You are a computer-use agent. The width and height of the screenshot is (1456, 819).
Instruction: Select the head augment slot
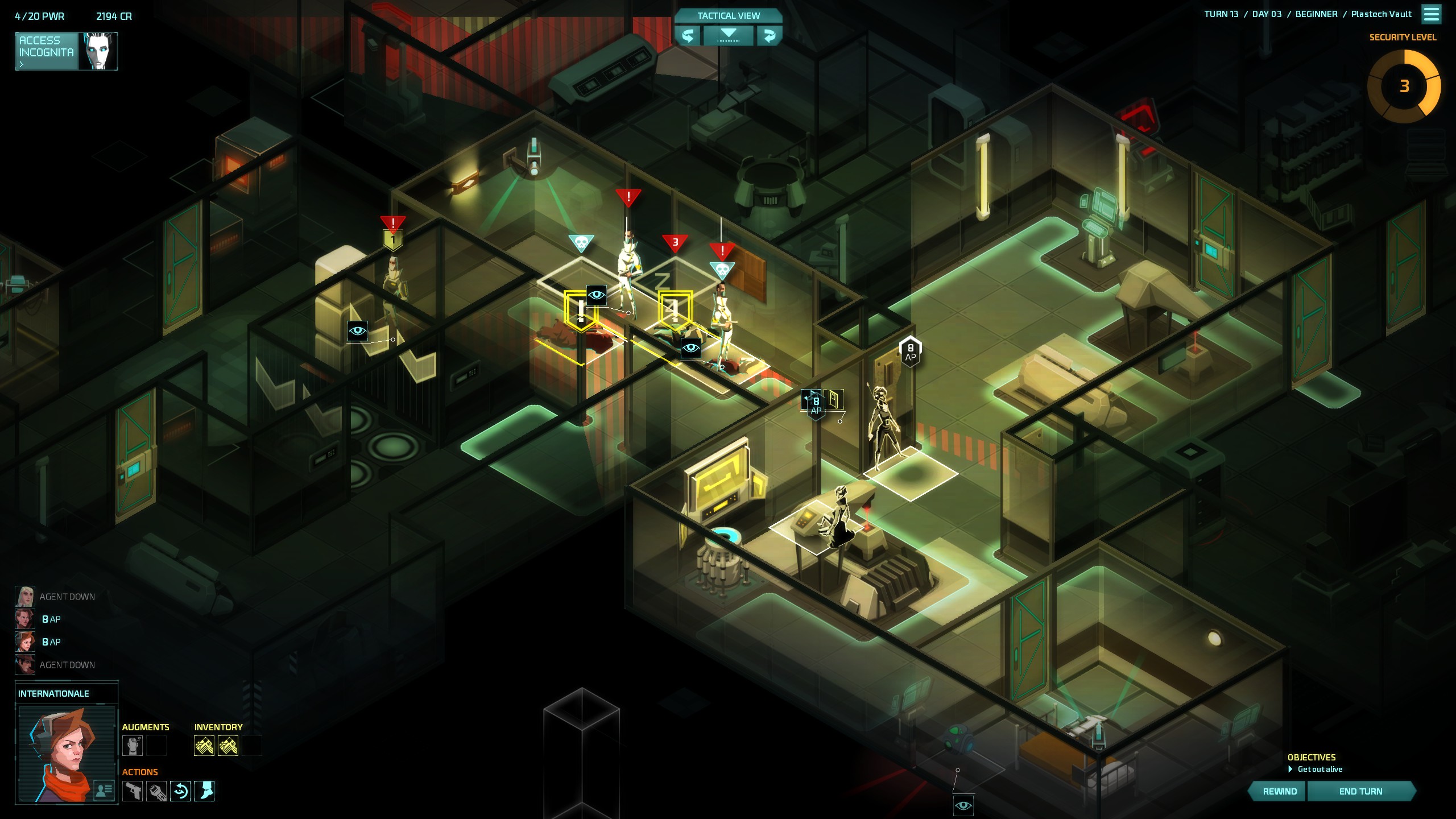tap(133, 746)
